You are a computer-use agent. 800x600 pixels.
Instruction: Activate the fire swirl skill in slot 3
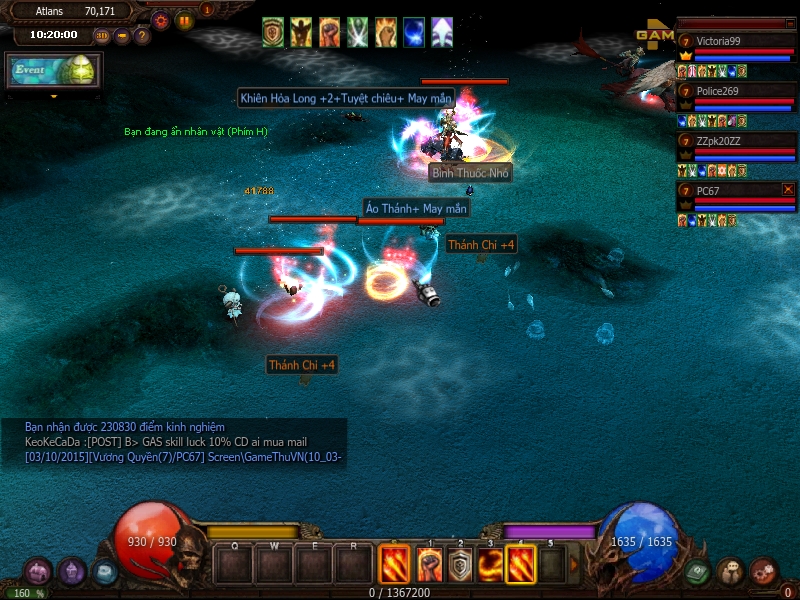pos(490,565)
